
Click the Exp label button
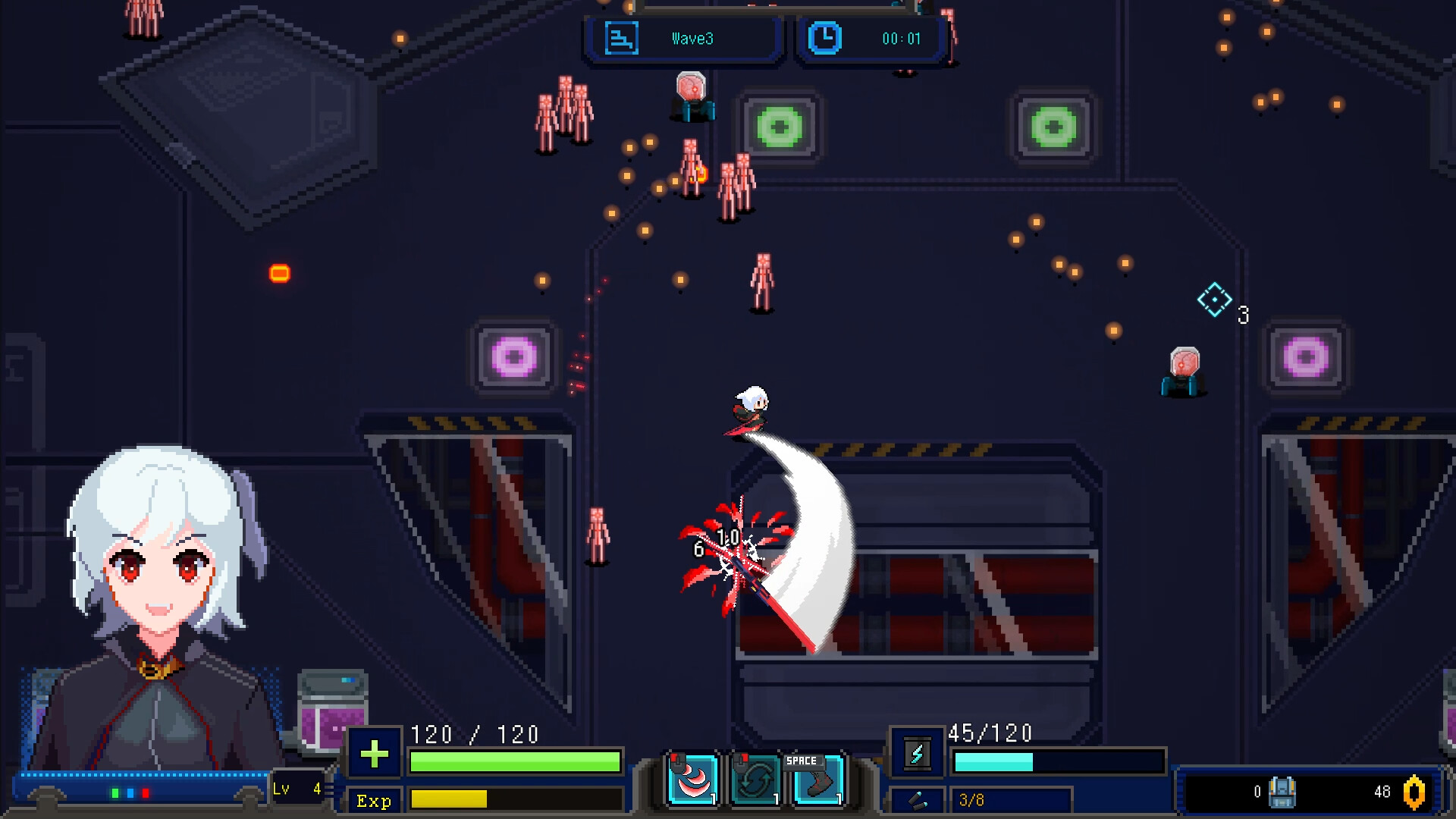pyautogui.click(x=374, y=801)
